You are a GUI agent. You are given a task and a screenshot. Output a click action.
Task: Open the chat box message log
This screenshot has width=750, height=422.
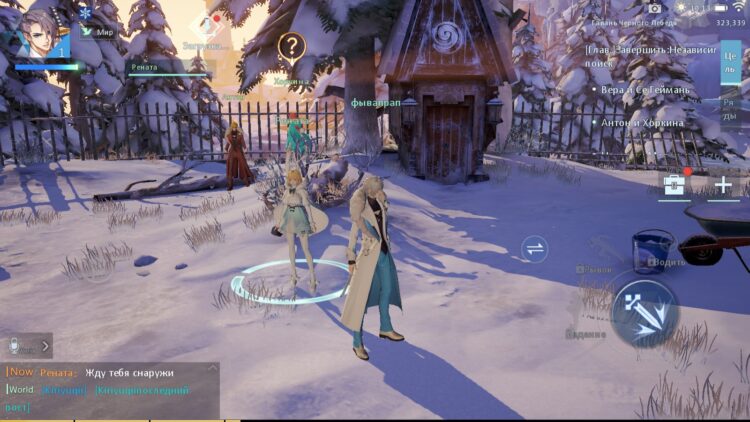pyautogui.click(x=110, y=390)
